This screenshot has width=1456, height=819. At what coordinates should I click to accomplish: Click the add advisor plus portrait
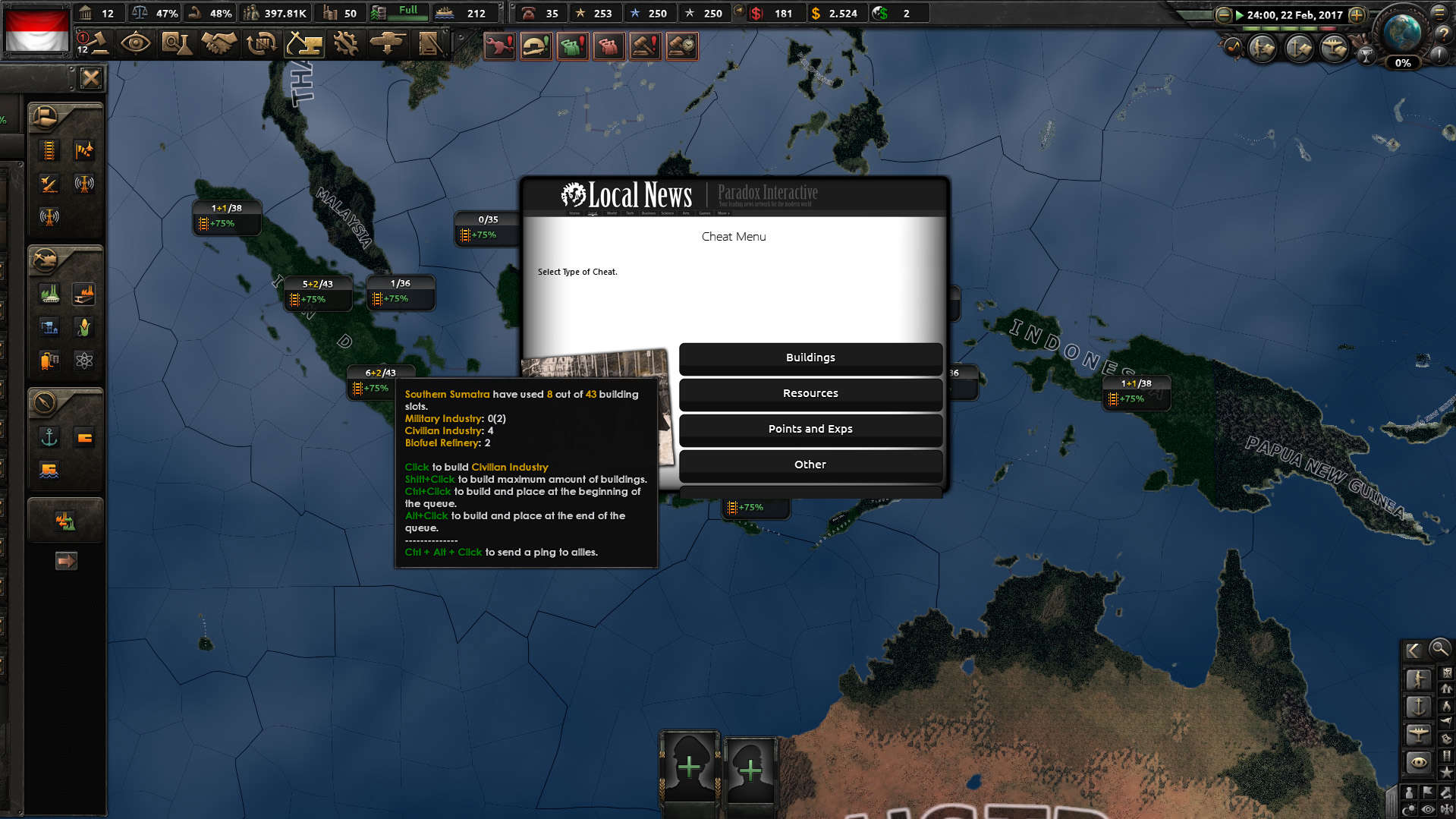688,767
